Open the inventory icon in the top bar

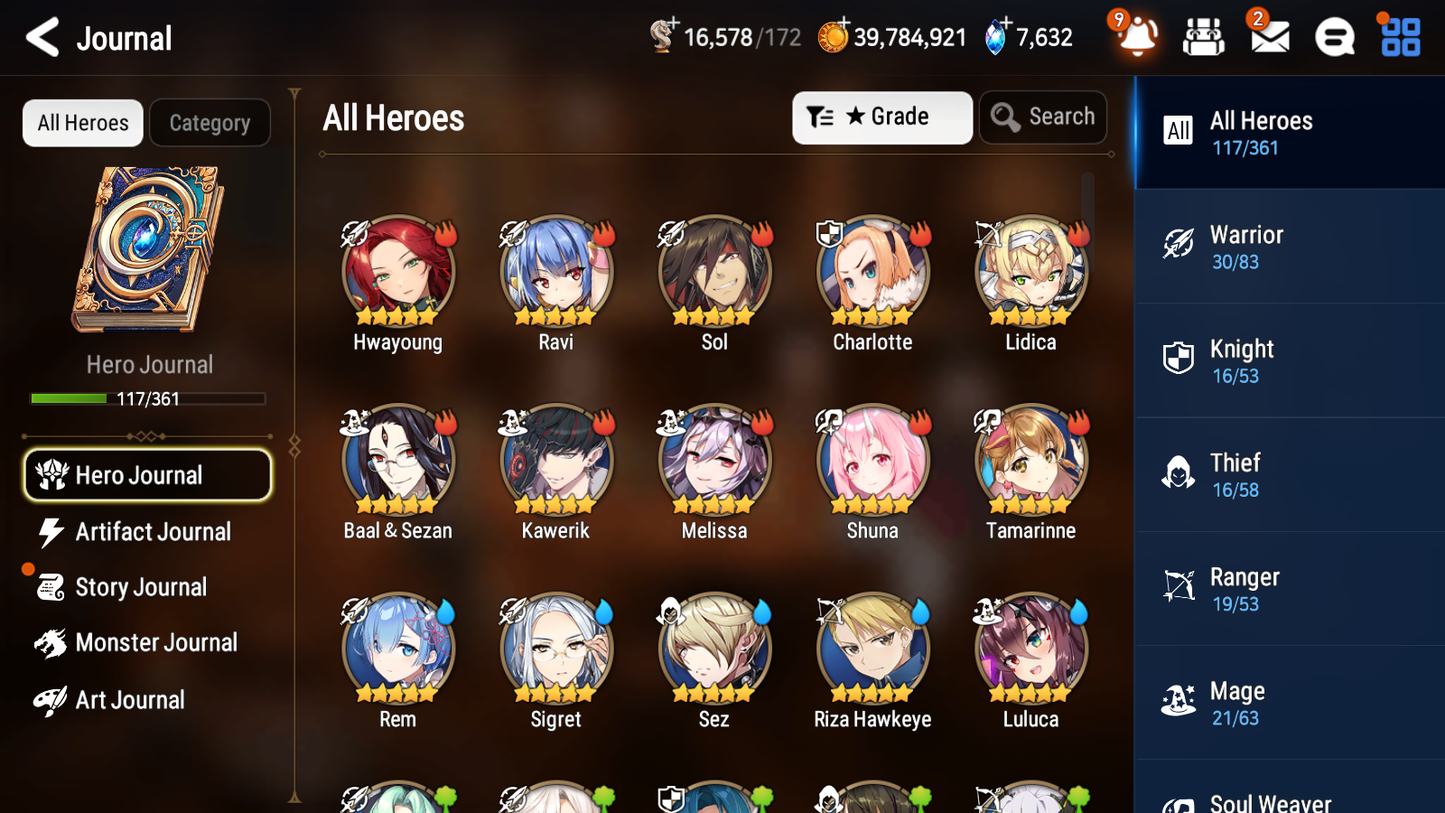point(1202,36)
